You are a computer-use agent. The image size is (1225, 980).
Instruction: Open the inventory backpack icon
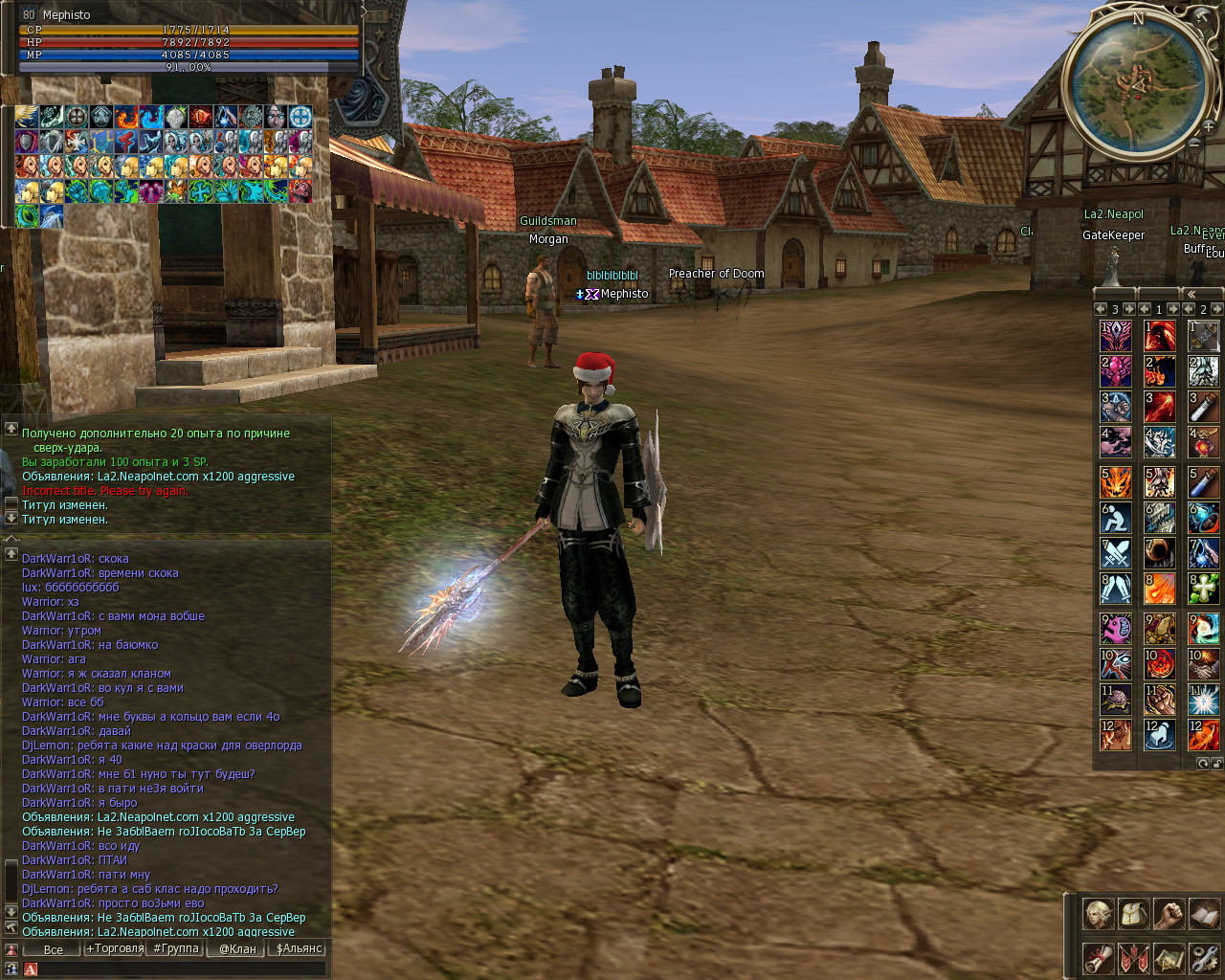[x=1134, y=914]
